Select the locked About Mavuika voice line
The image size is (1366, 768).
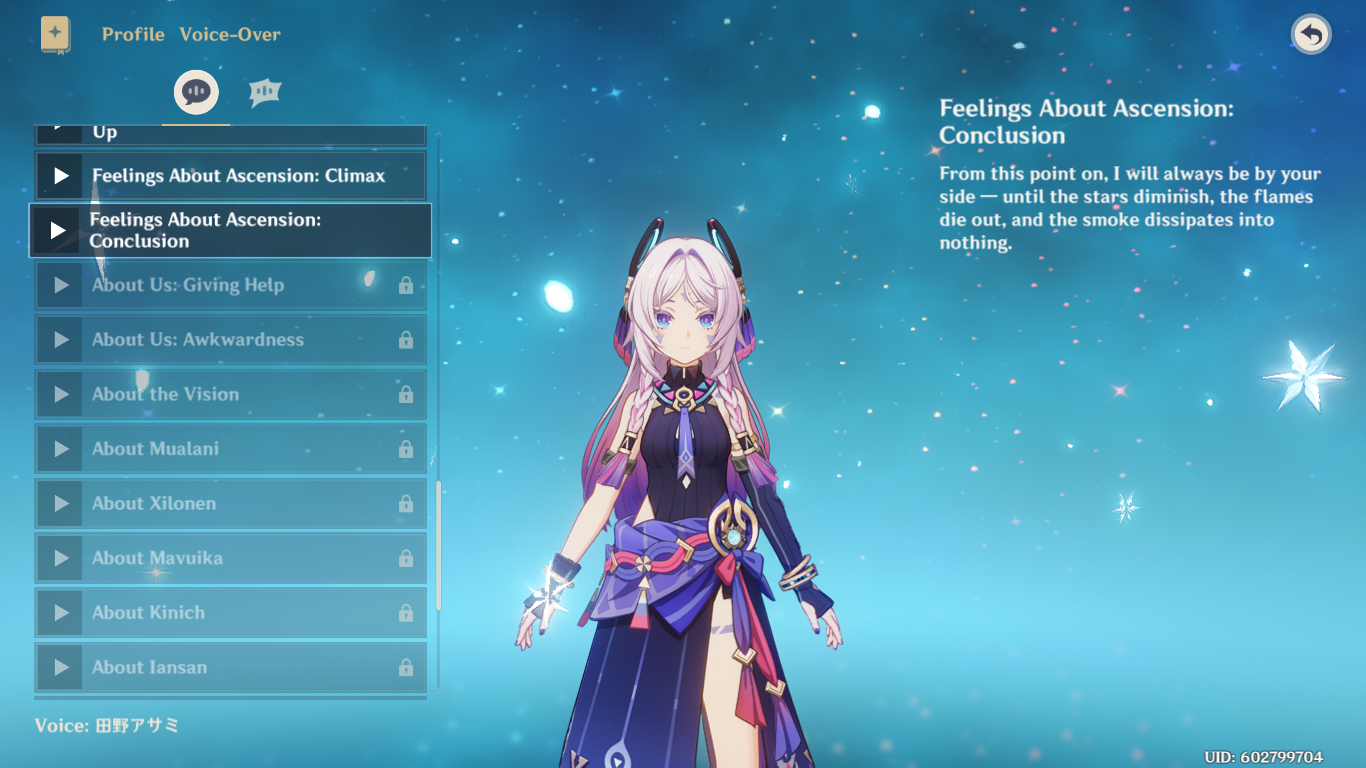230,558
